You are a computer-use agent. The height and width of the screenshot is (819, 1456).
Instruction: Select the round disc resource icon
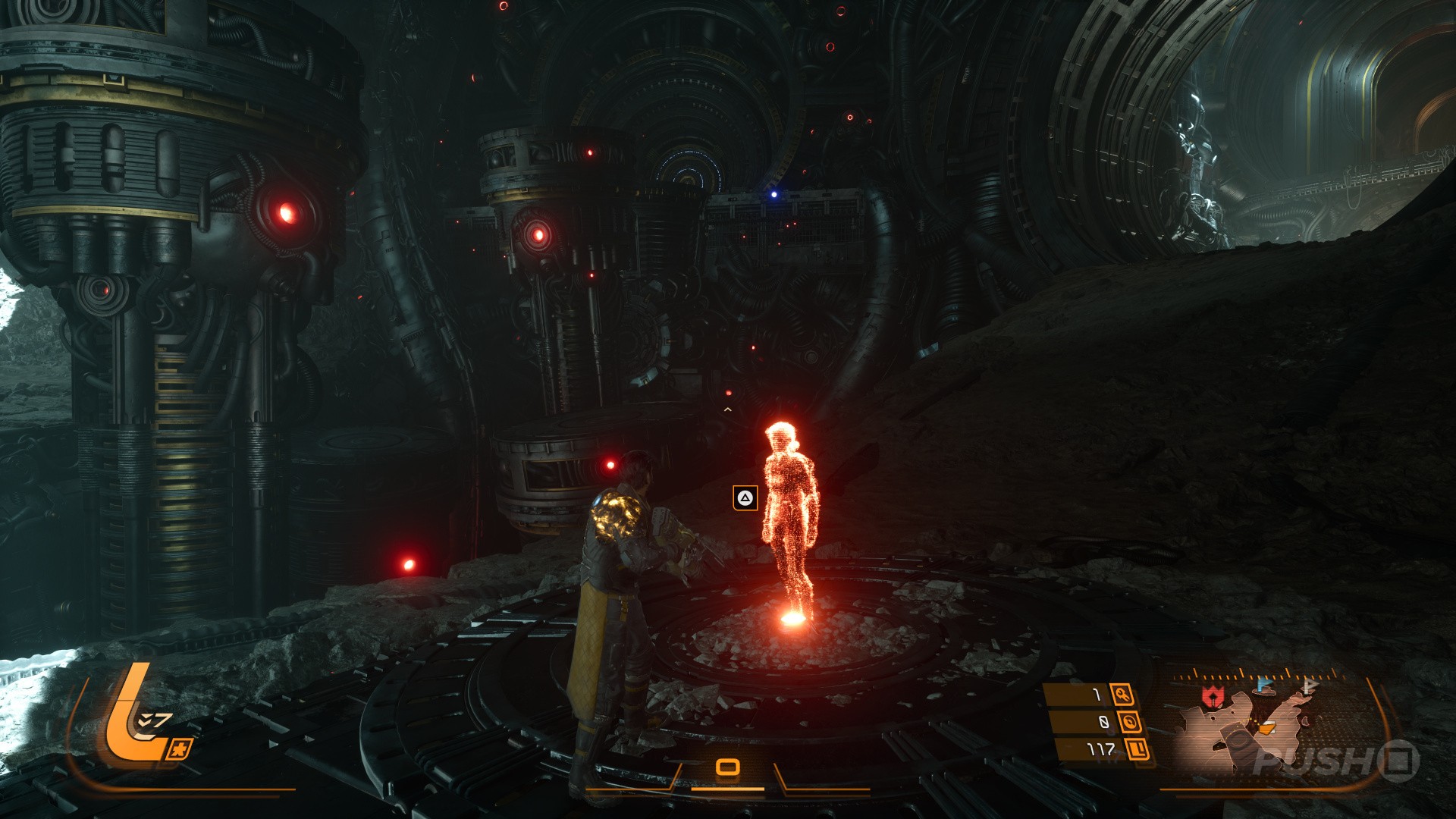tap(1130, 722)
